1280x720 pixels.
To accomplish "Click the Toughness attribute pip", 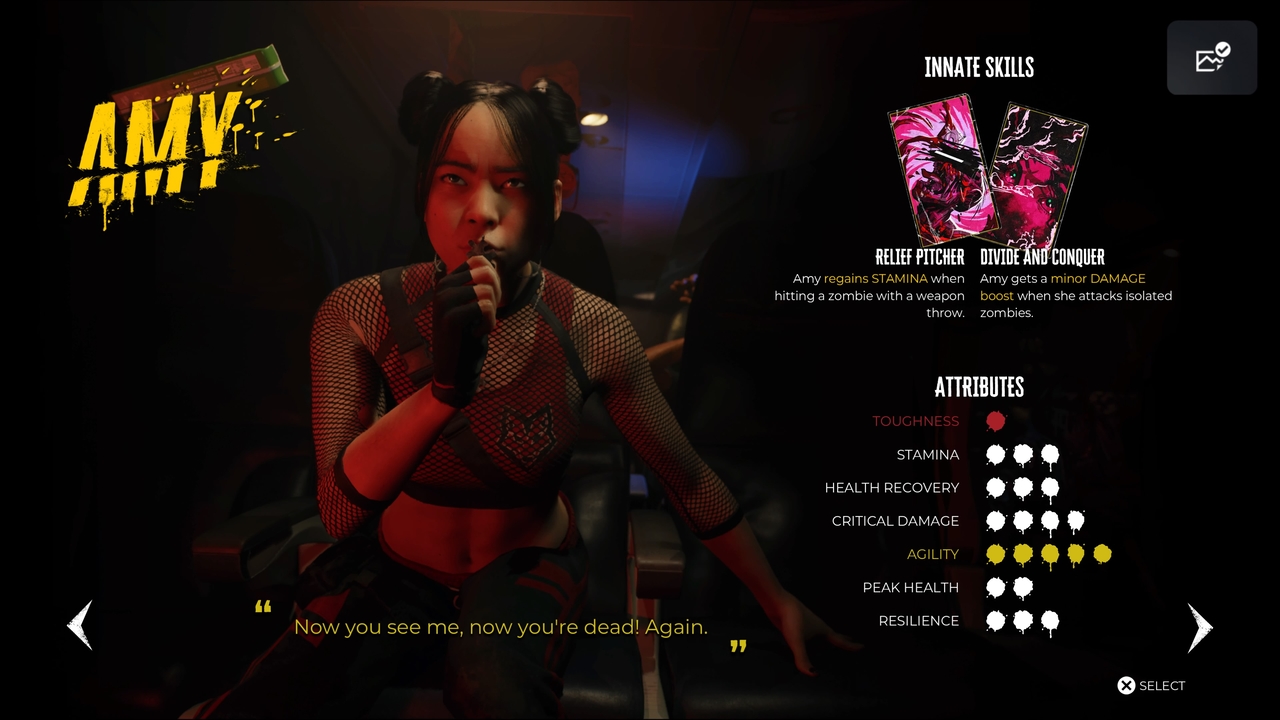I will point(995,421).
